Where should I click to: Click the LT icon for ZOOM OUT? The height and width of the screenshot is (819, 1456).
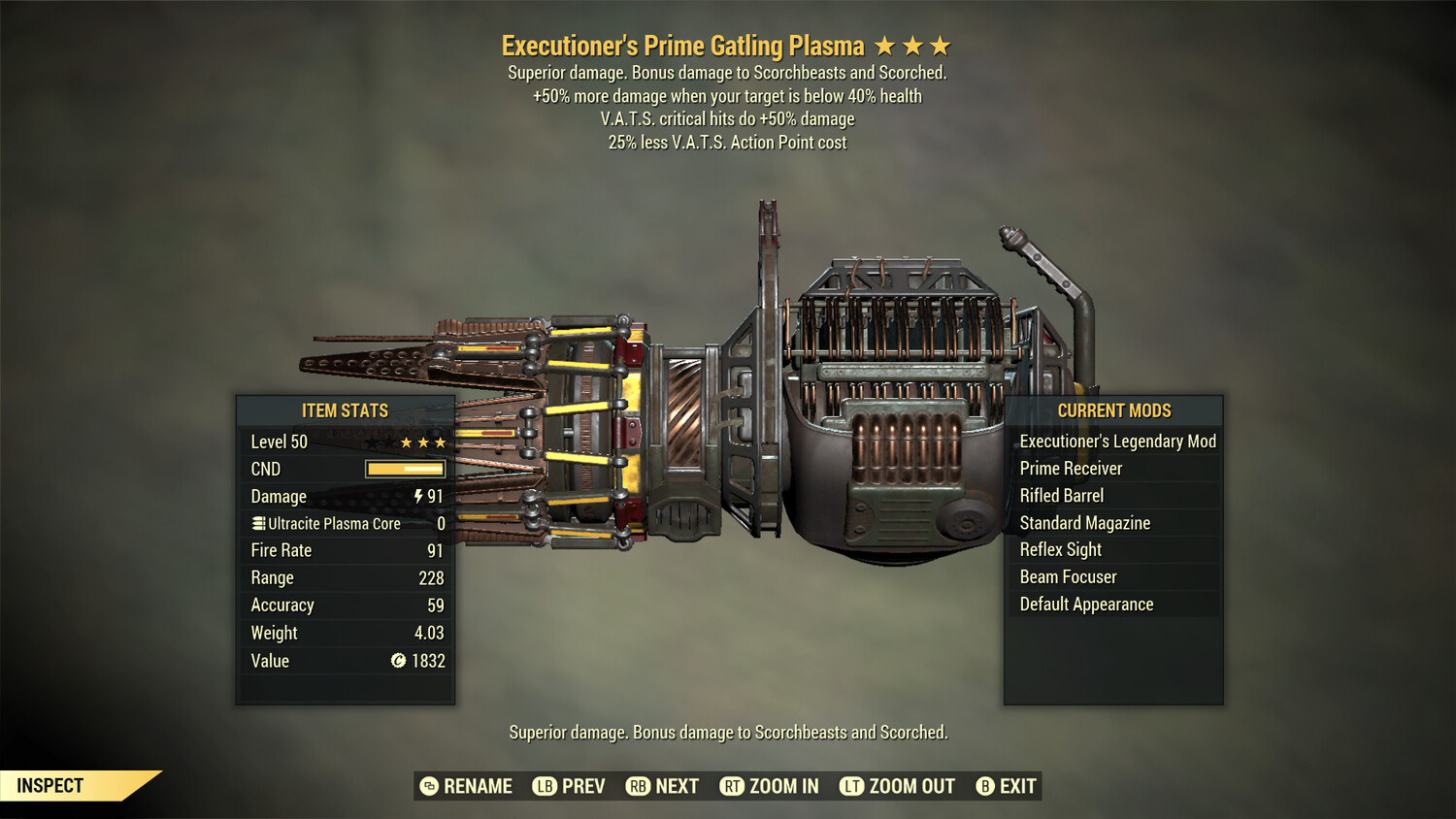(852, 786)
